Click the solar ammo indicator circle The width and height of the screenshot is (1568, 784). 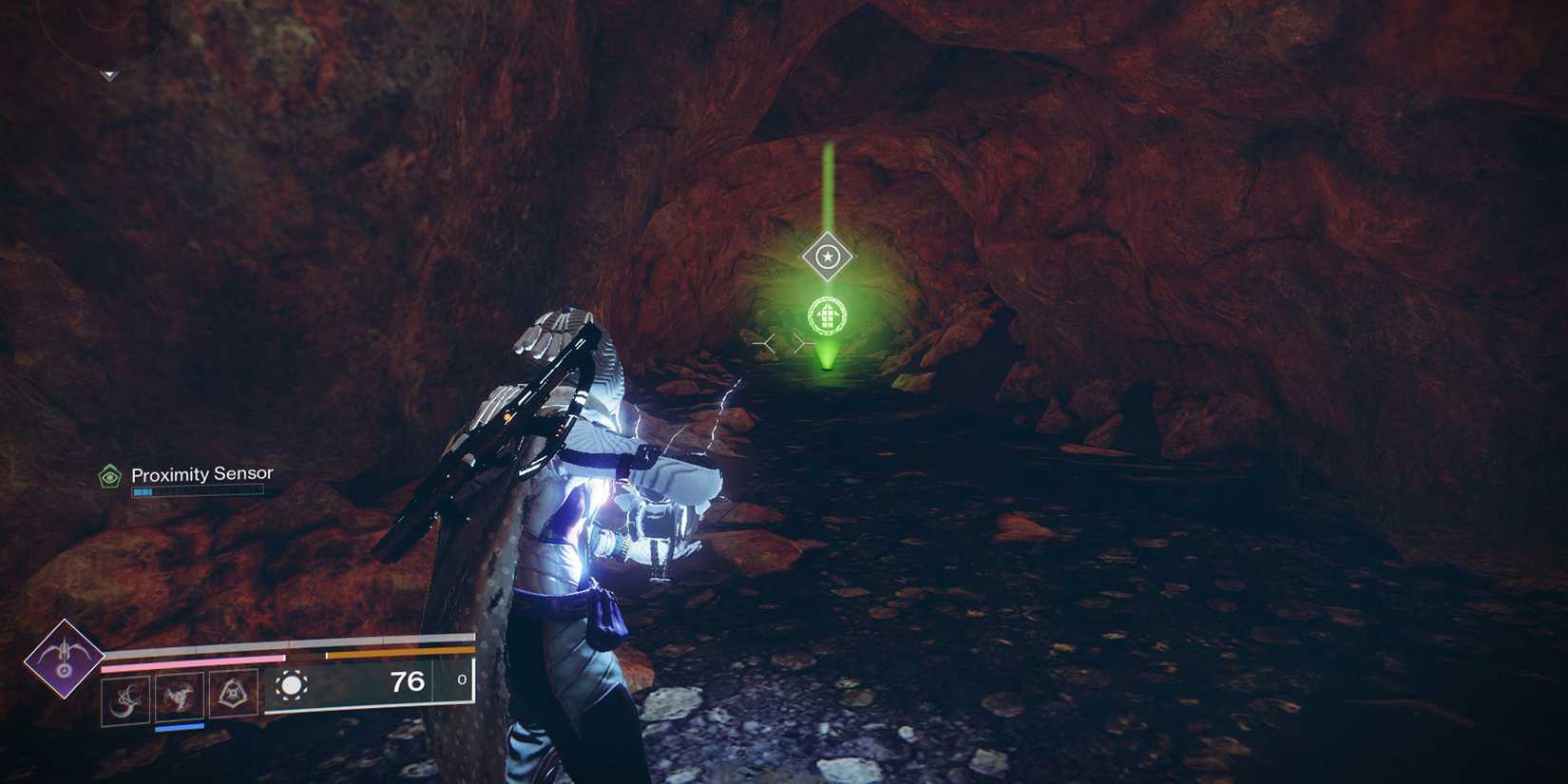[294, 686]
